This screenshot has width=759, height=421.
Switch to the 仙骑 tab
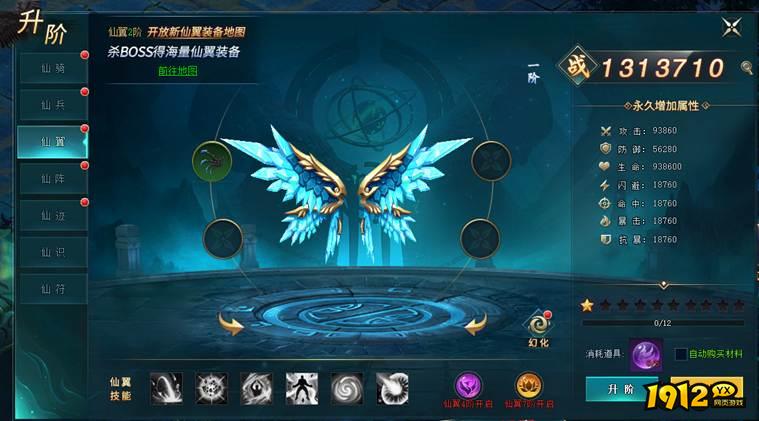(x=52, y=68)
